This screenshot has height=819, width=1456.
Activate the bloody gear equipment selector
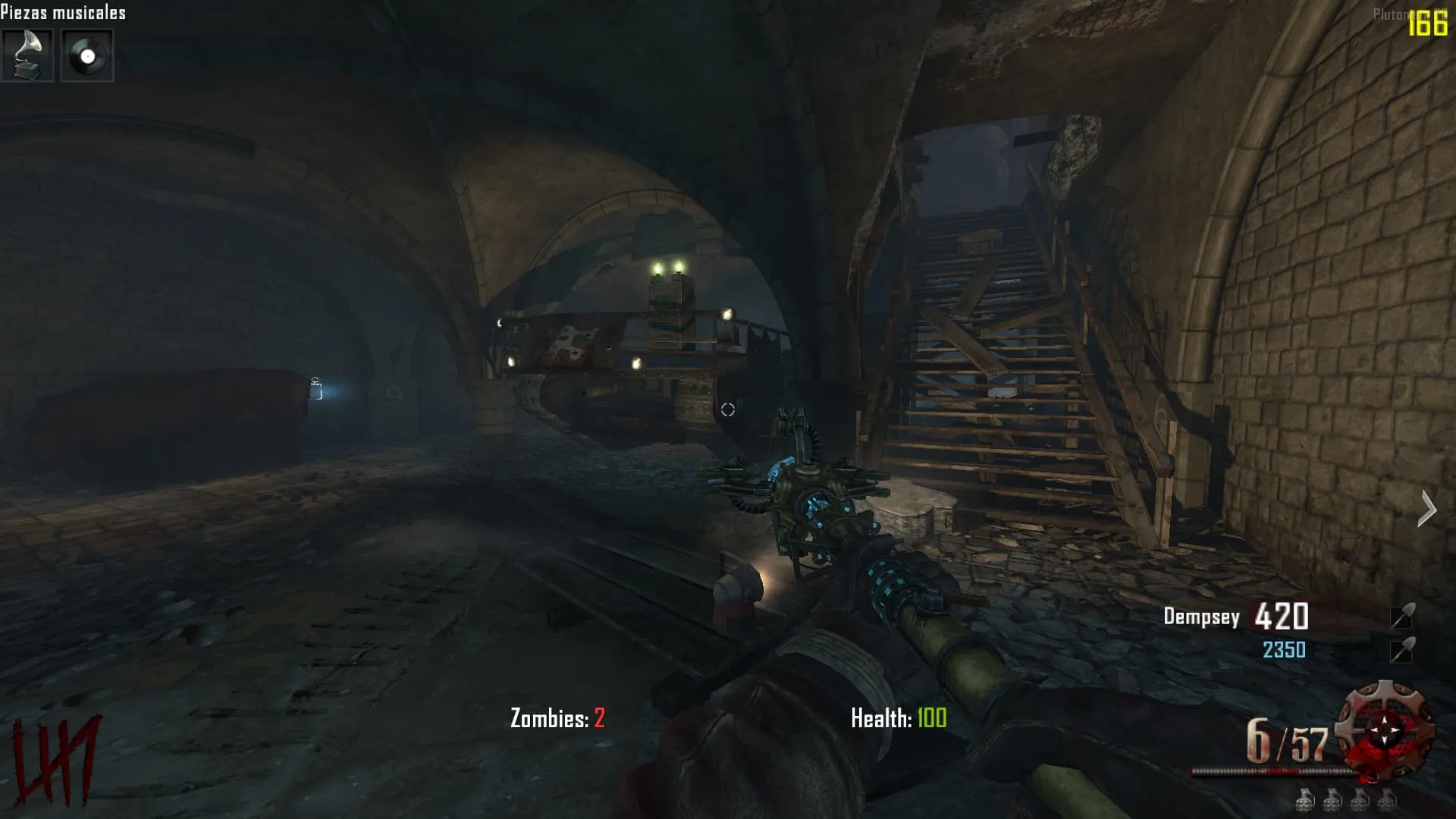pyautogui.click(x=1385, y=730)
